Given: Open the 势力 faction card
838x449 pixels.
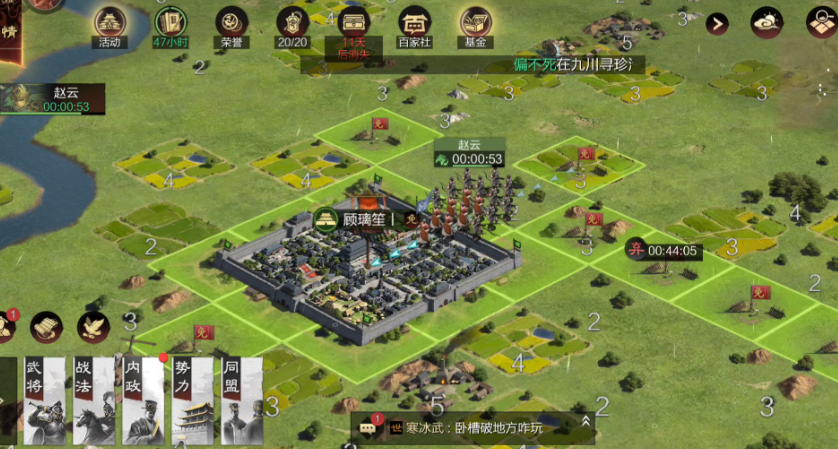Looking at the screenshot, I should click(x=192, y=400).
